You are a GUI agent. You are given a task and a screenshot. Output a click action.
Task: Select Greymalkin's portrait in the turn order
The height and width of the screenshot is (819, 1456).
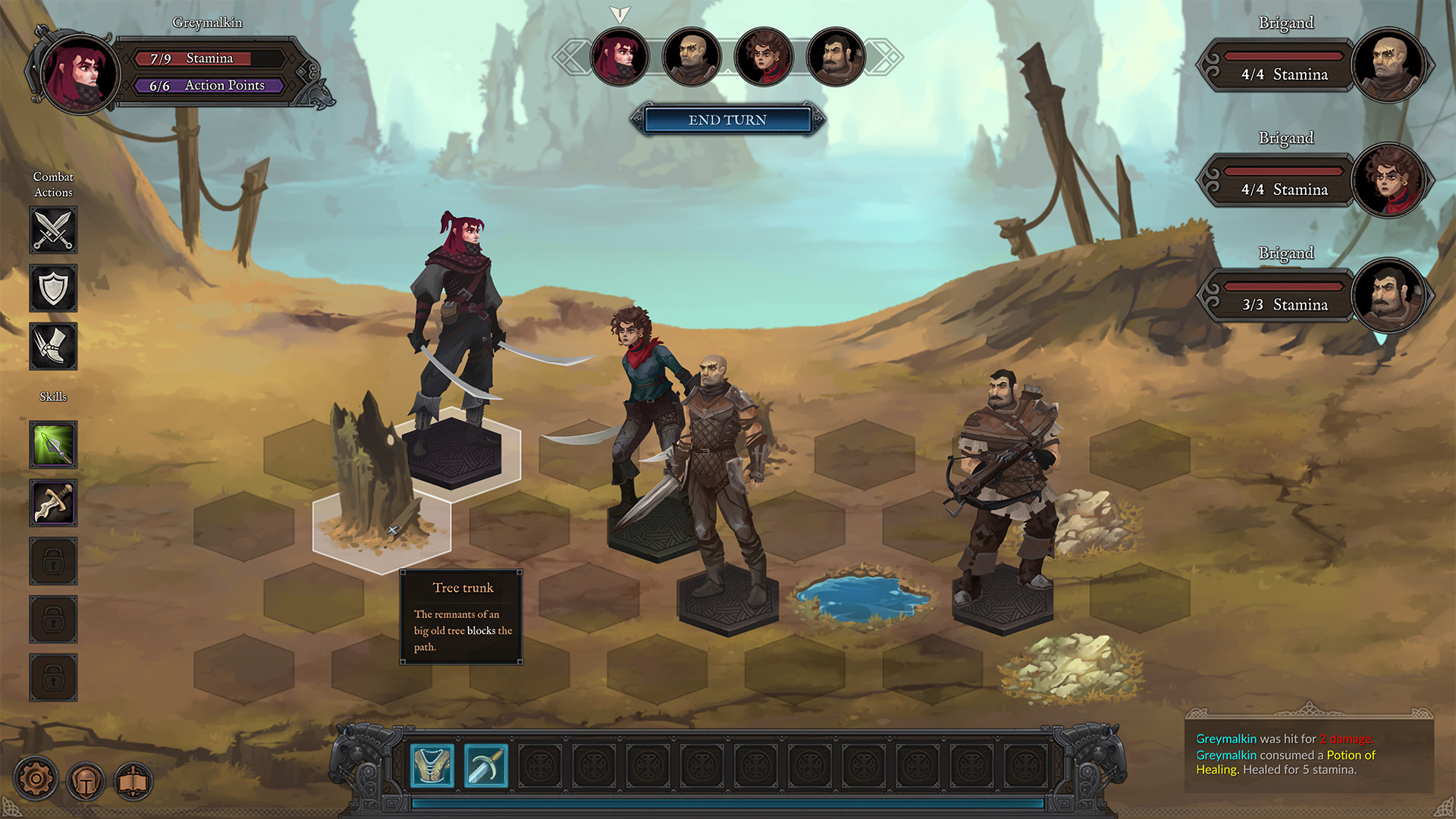(x=620, y=57)
